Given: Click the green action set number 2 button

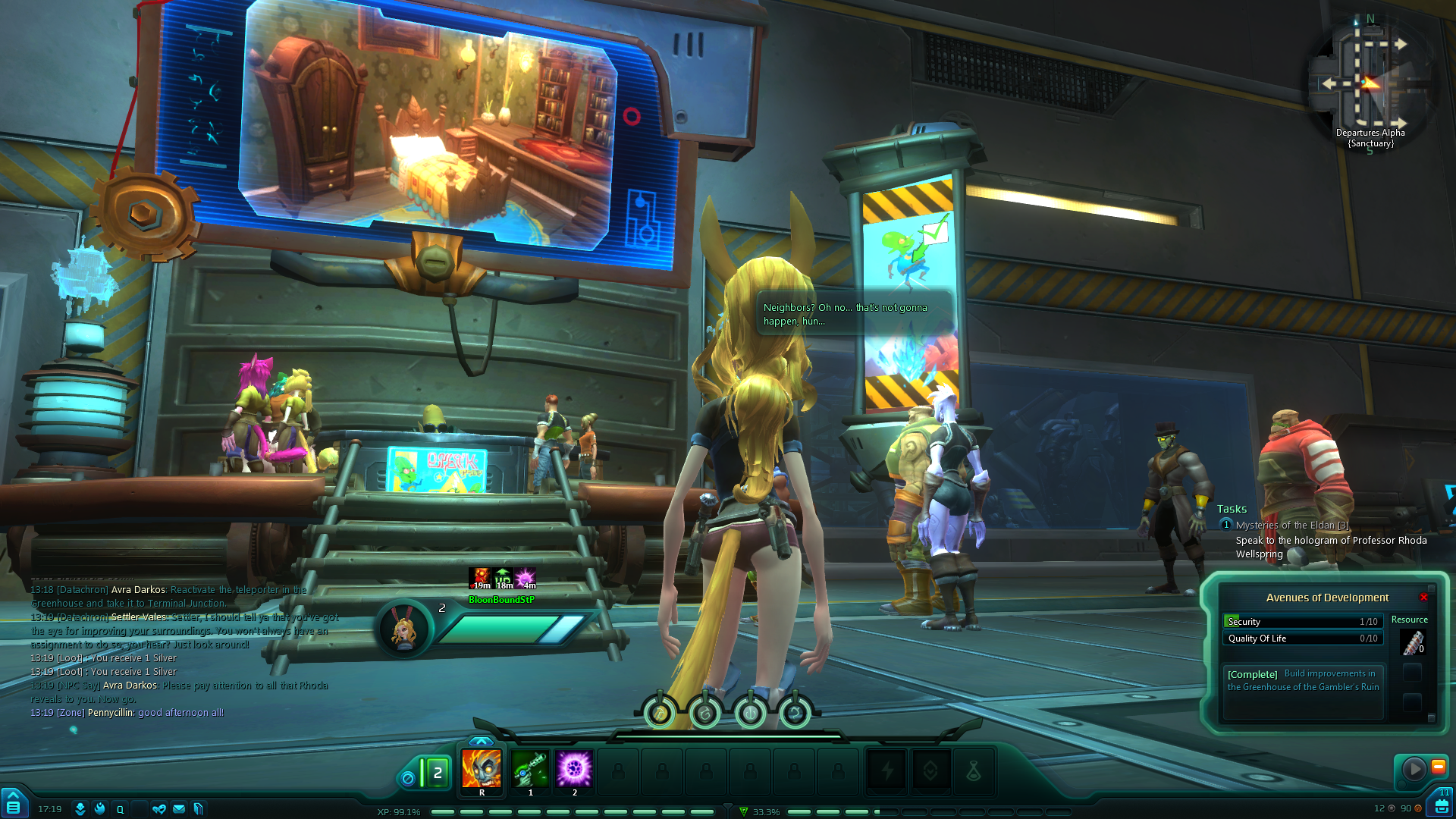Looking at the screenshot, I should pyautogui.click(x=437, y=773).
